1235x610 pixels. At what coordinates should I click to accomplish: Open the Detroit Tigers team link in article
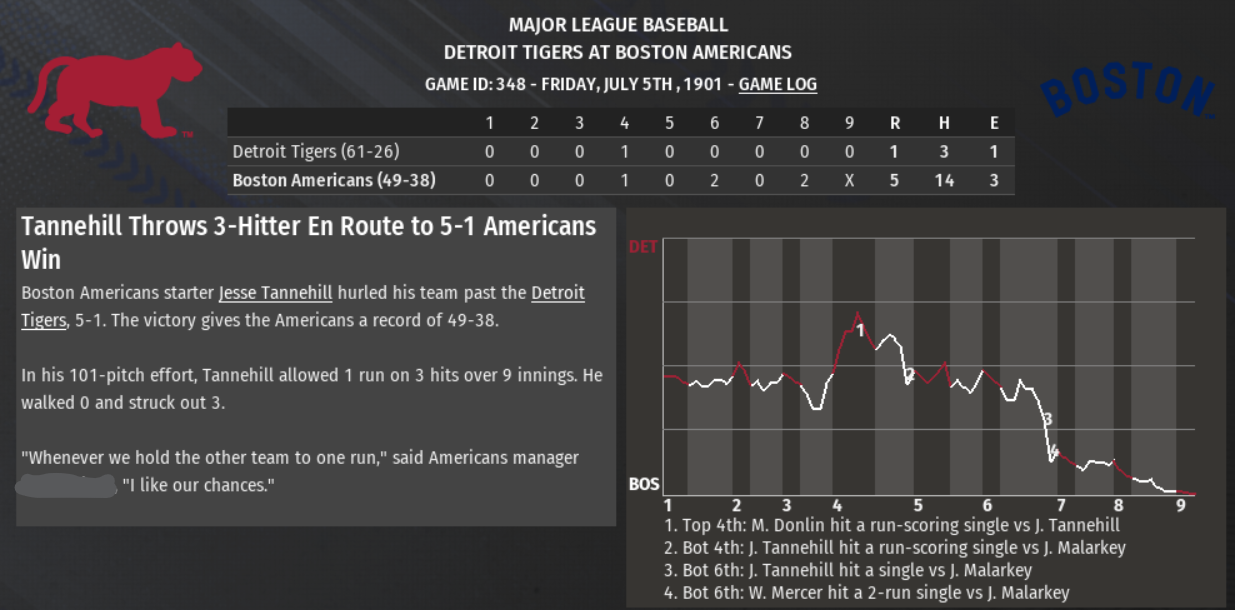(x=557, y=293)
